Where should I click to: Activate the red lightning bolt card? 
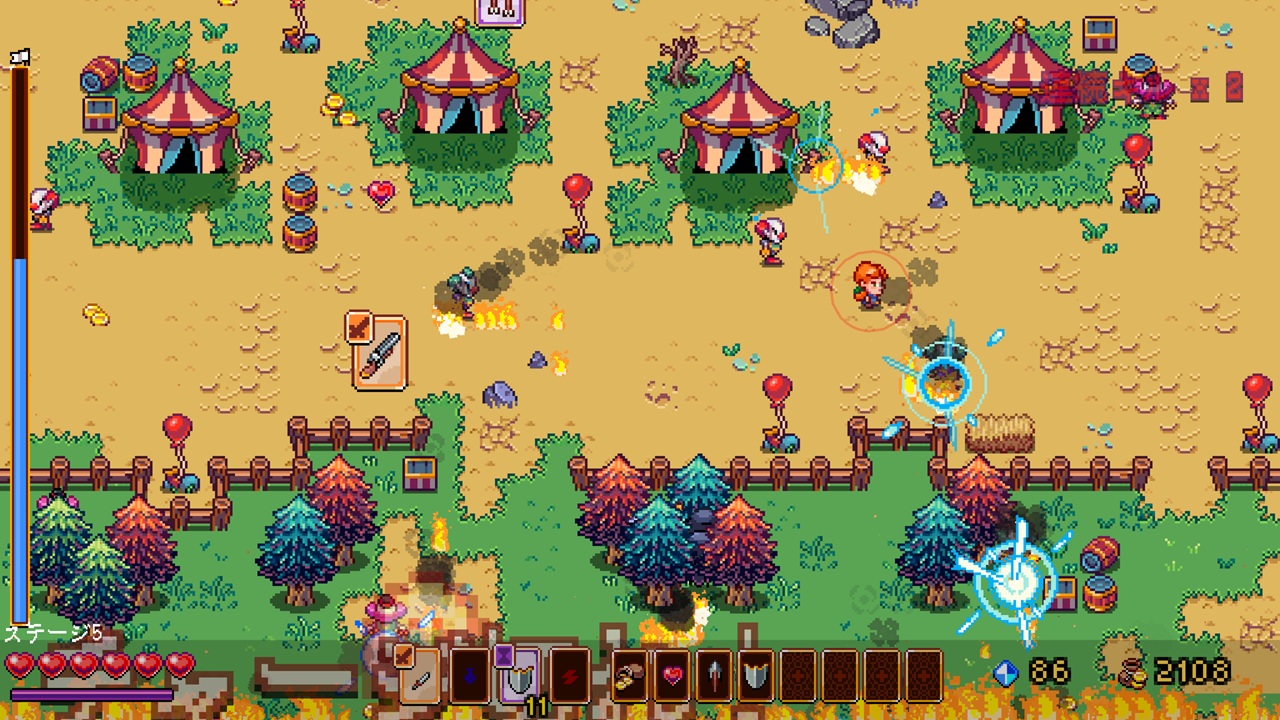pyautogui.click(x=569, y=675)
